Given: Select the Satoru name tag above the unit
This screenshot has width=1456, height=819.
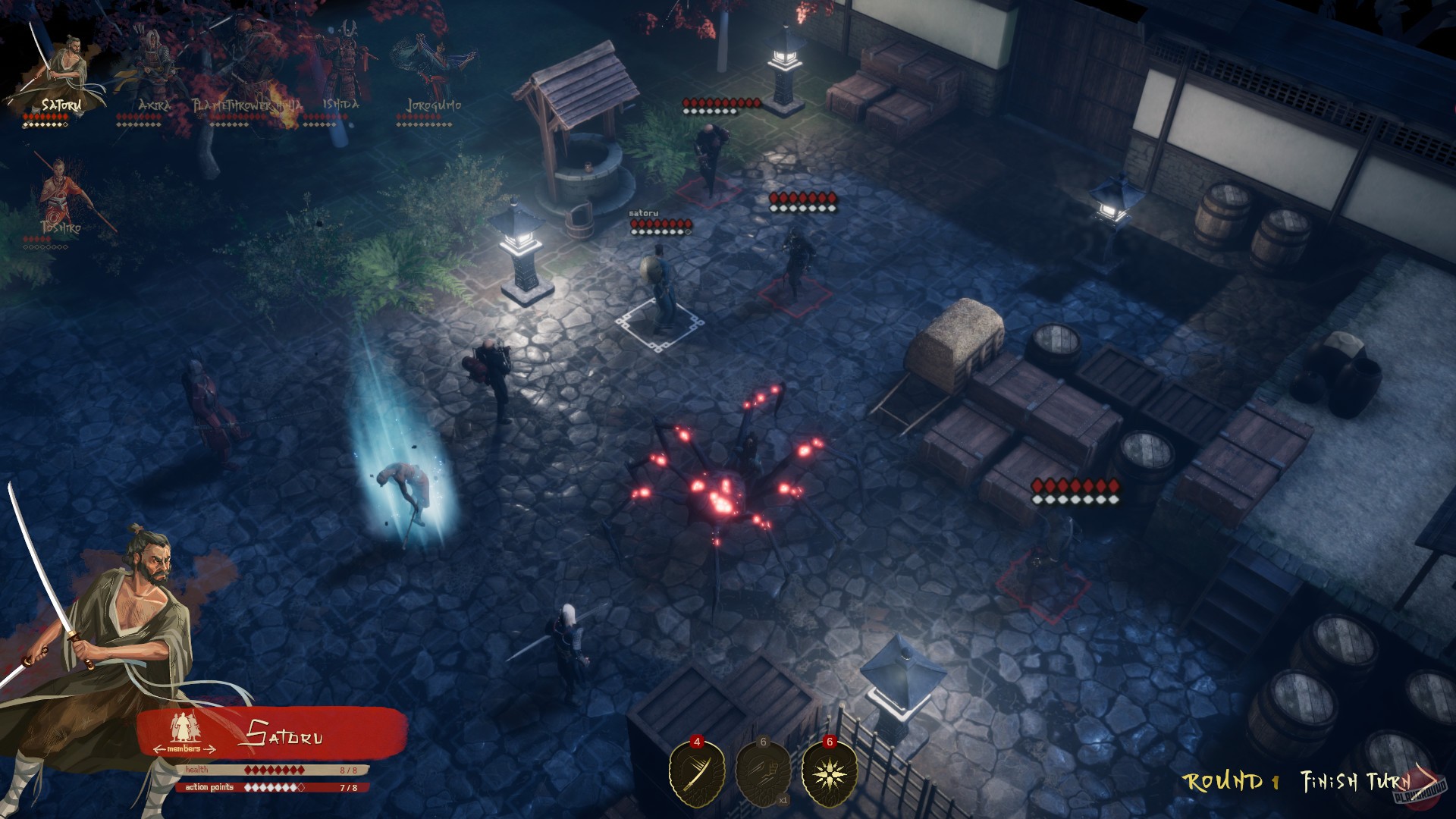Looking at the screenshot, I should [642, 215].
